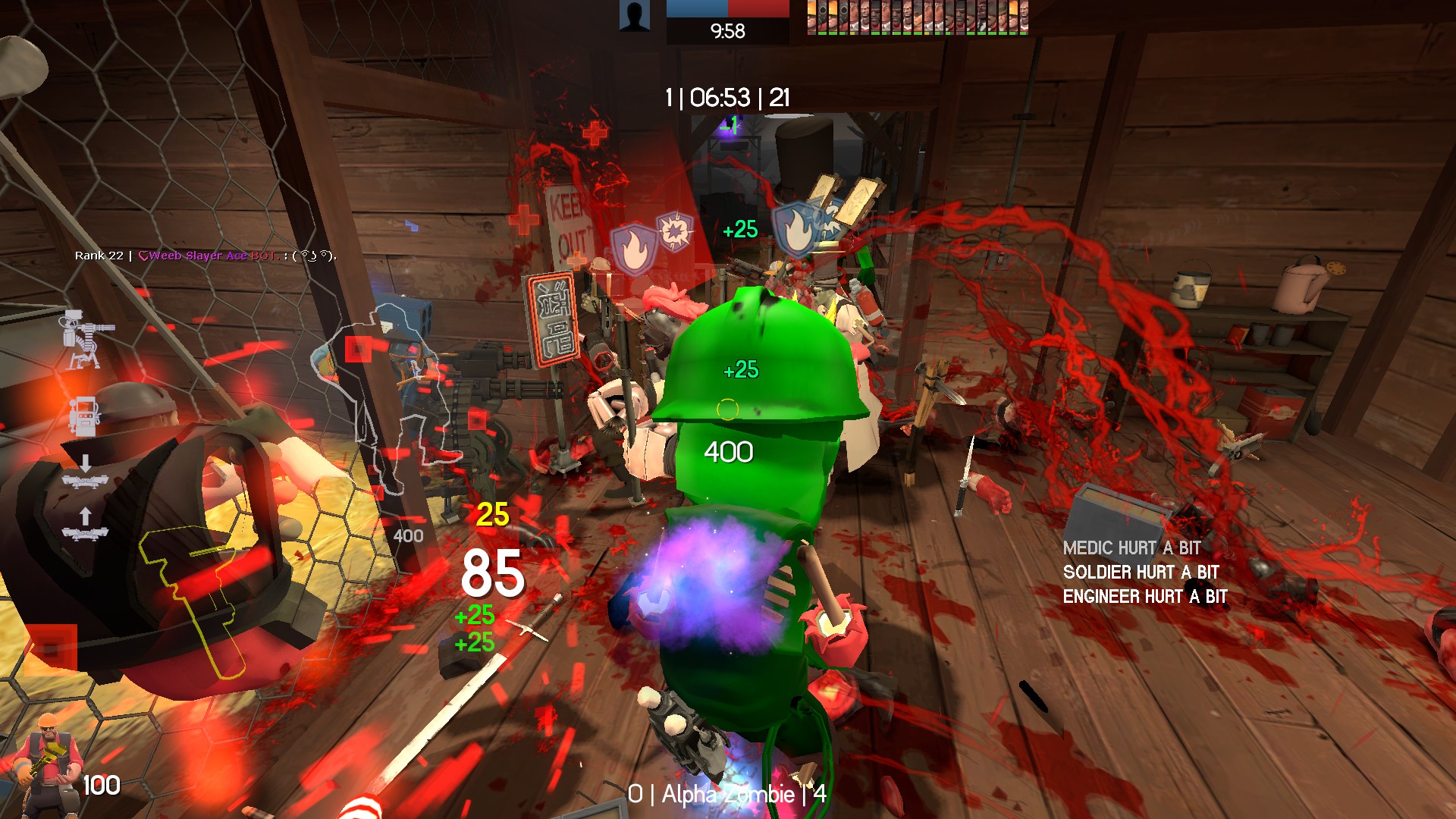The height and width of the screenshot is (819, 1456).
Task: Select the sentry gun building status icon
Action: [x=86, y=339]
